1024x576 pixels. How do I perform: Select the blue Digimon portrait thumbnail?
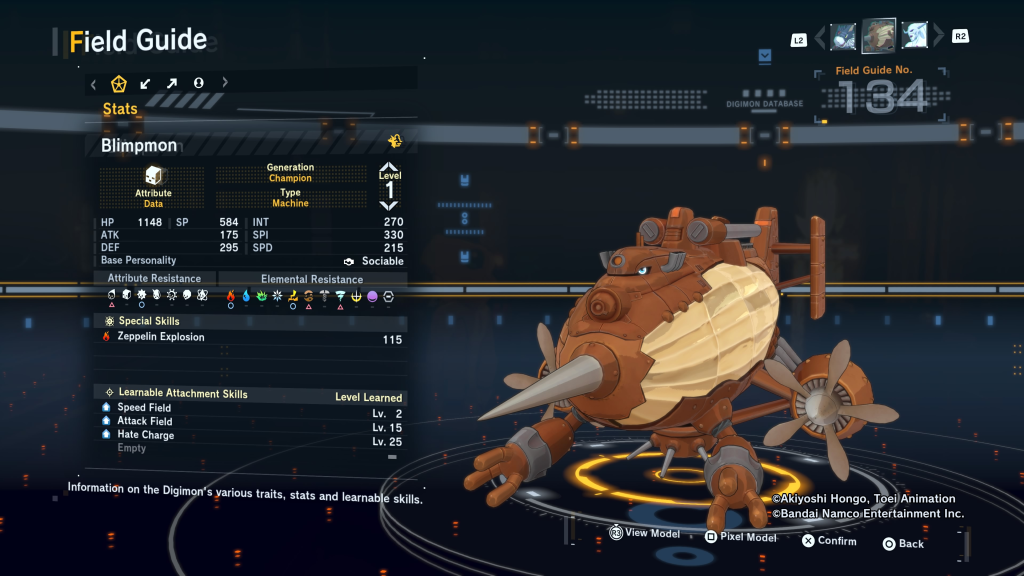tap(843, 37)
